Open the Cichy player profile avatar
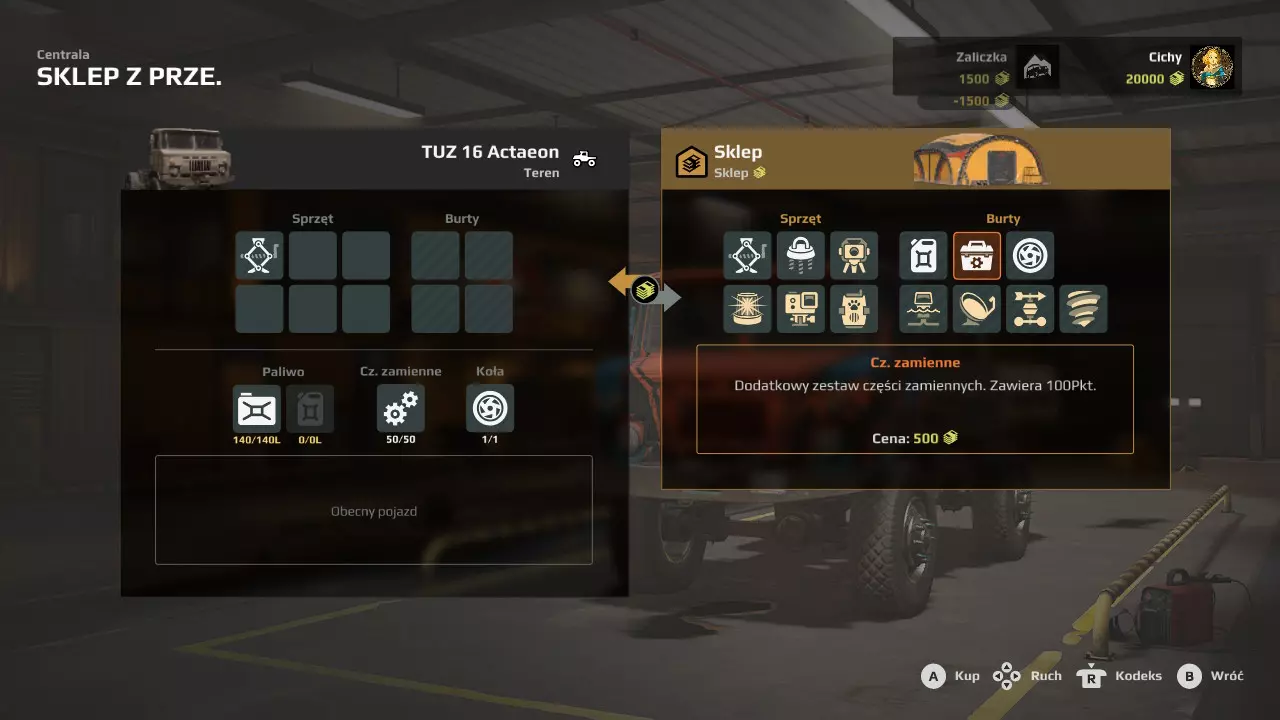This screenshot has height=720, width=1280. coord(1212,68)
